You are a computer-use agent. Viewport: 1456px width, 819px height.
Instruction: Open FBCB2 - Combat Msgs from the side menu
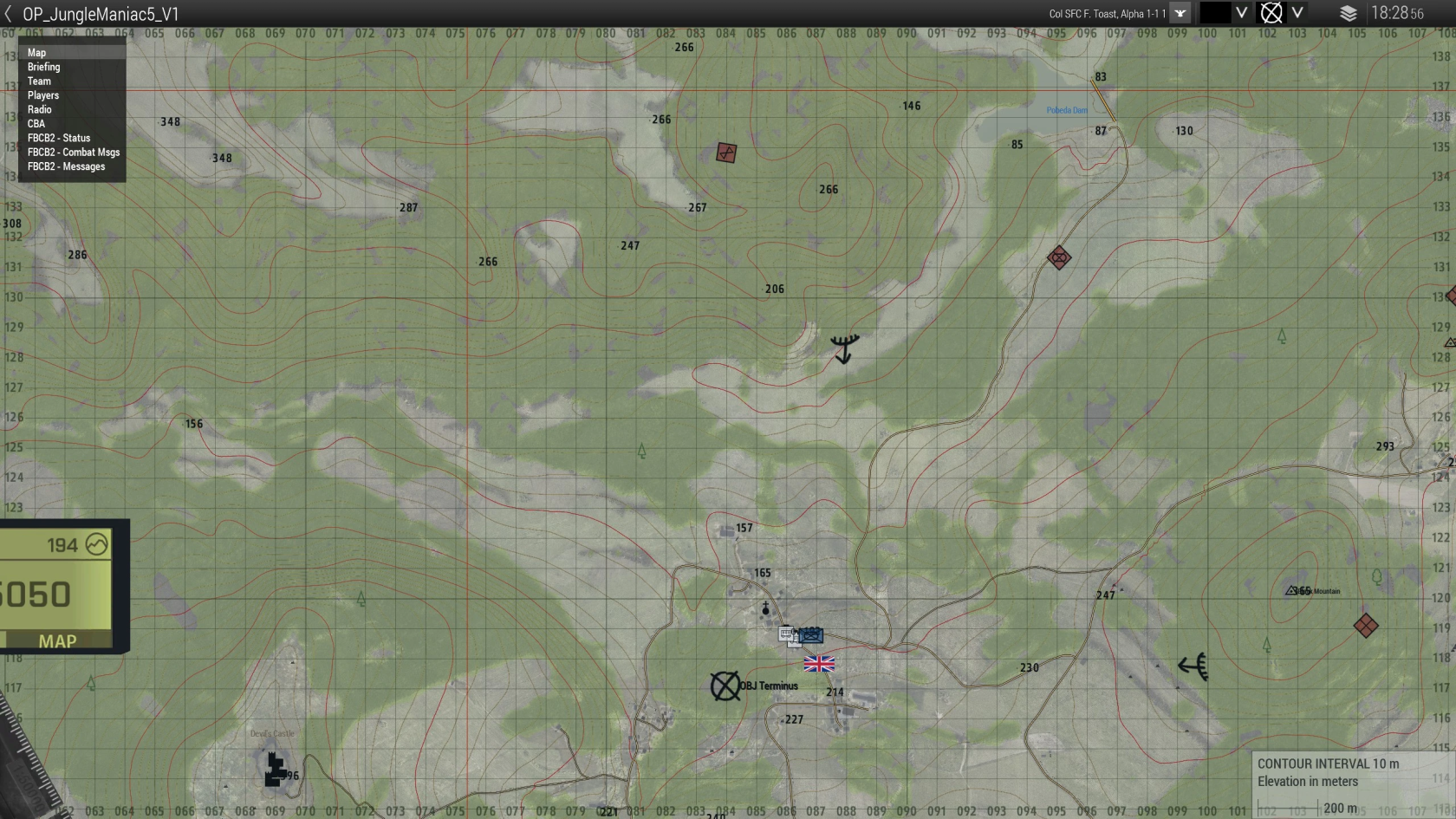pyautogui.click(x=73, y=152)
